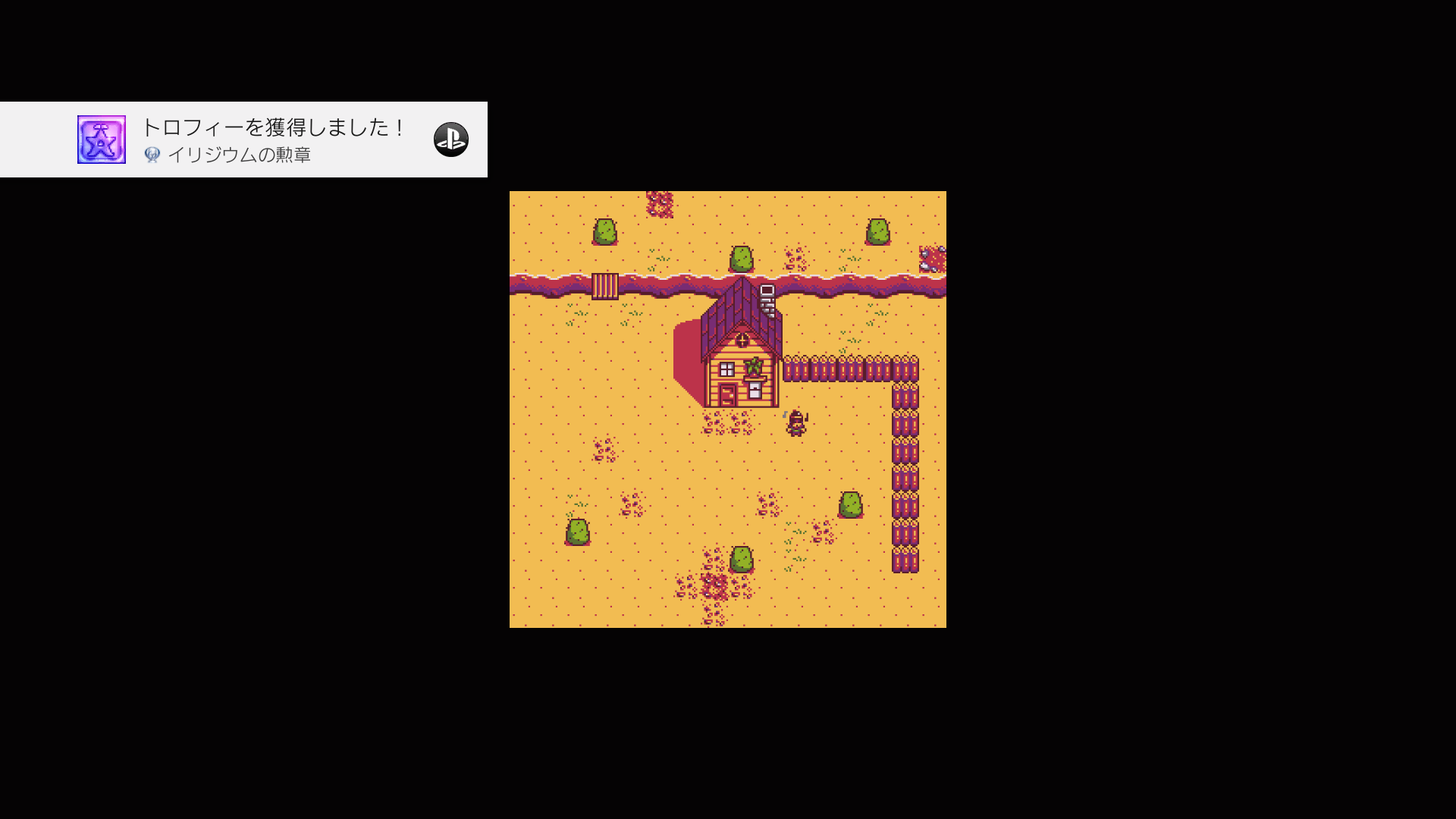Select the attic window on the roof

tap(742, 340)
